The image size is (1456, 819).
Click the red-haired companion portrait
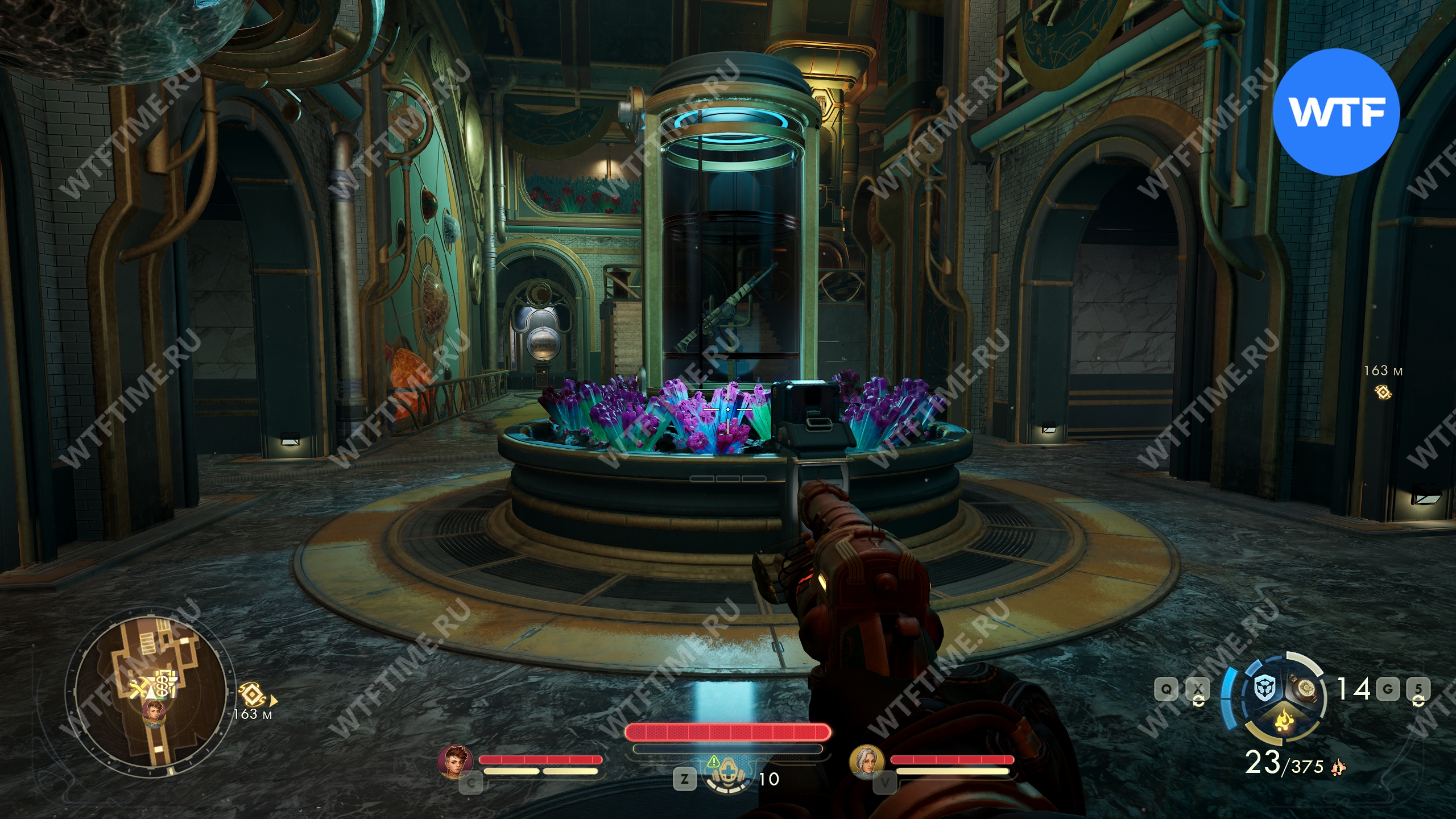[456, 761]
